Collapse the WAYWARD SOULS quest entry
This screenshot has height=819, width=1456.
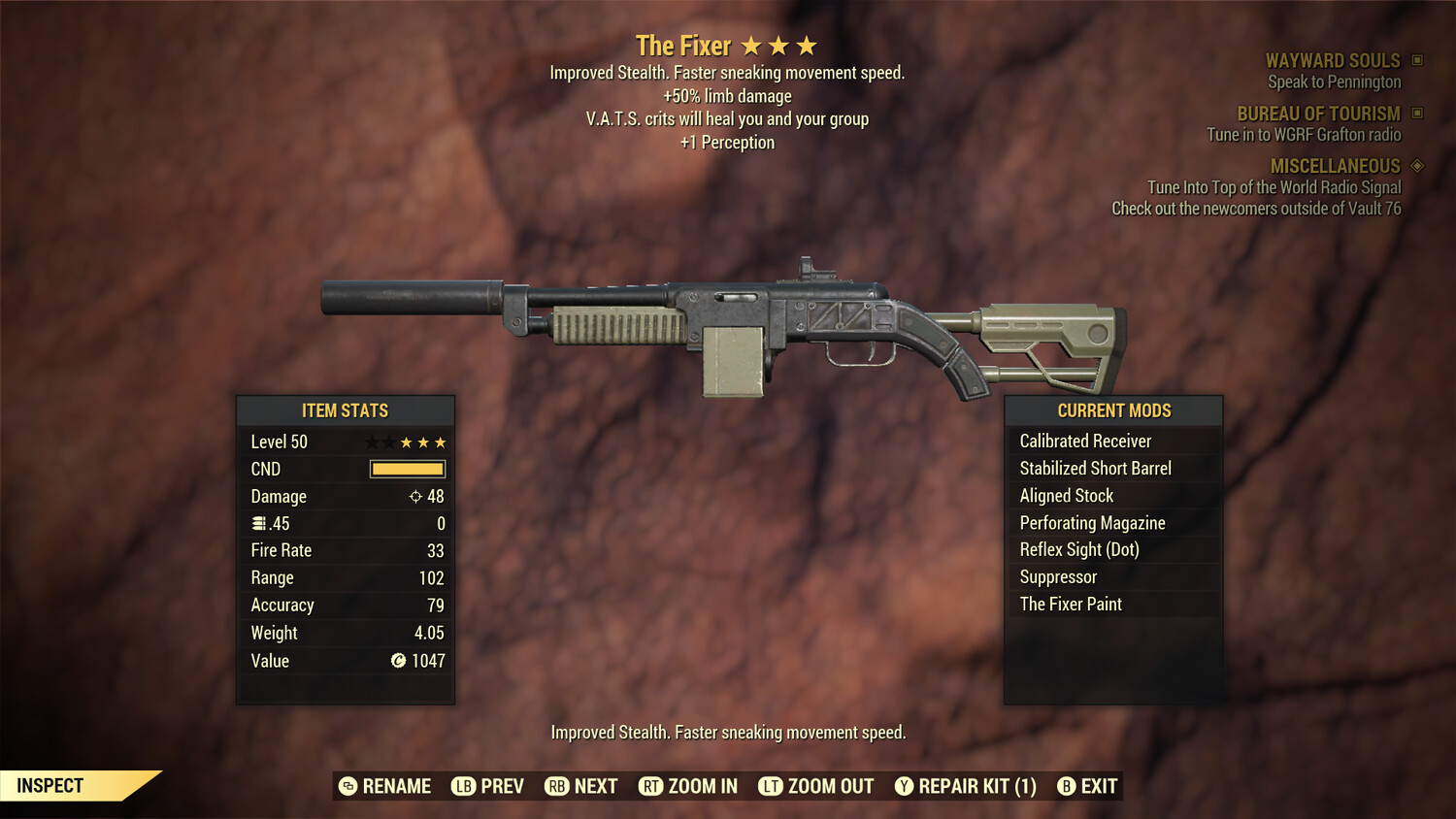(x=1334, y=60)
